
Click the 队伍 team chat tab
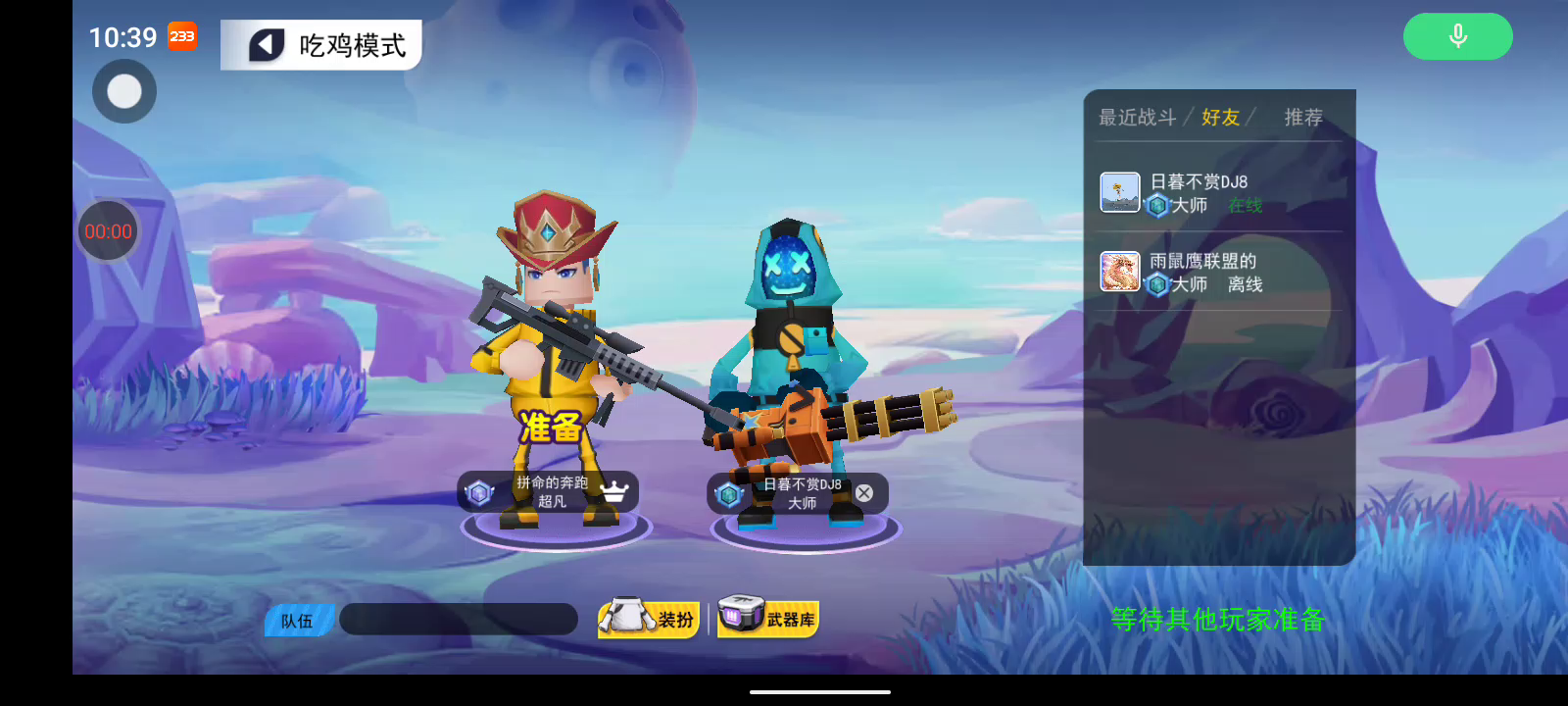click(298, 621)
